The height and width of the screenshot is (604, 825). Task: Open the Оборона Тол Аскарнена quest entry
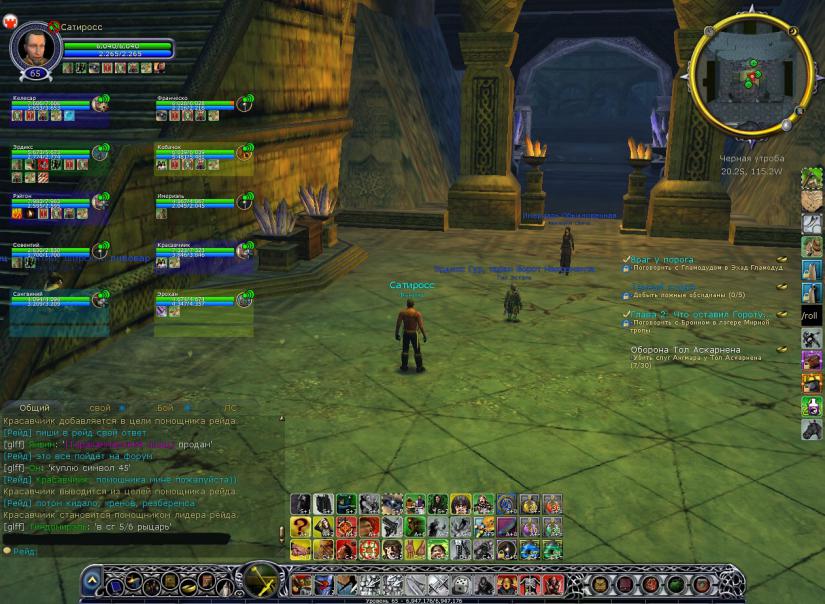point(686,350)
